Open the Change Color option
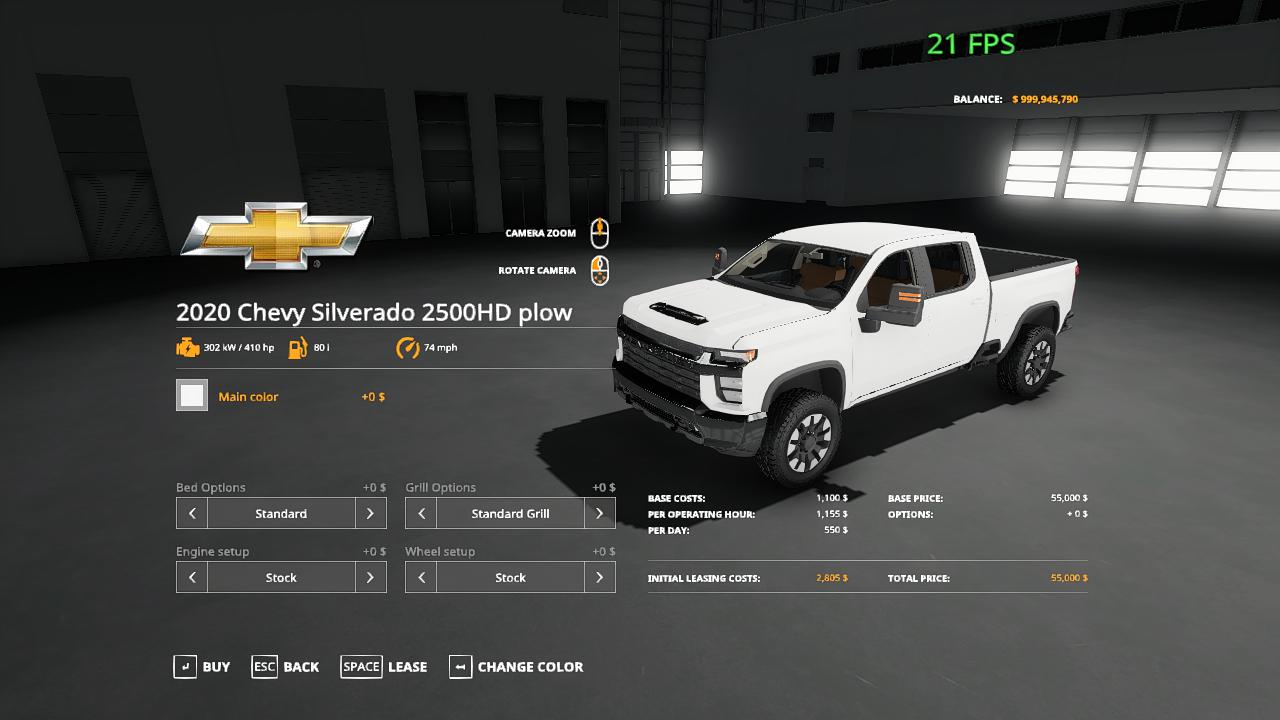Image resolution: width=1280 pixels, height=720 pixels. click(x=516, y=667)
